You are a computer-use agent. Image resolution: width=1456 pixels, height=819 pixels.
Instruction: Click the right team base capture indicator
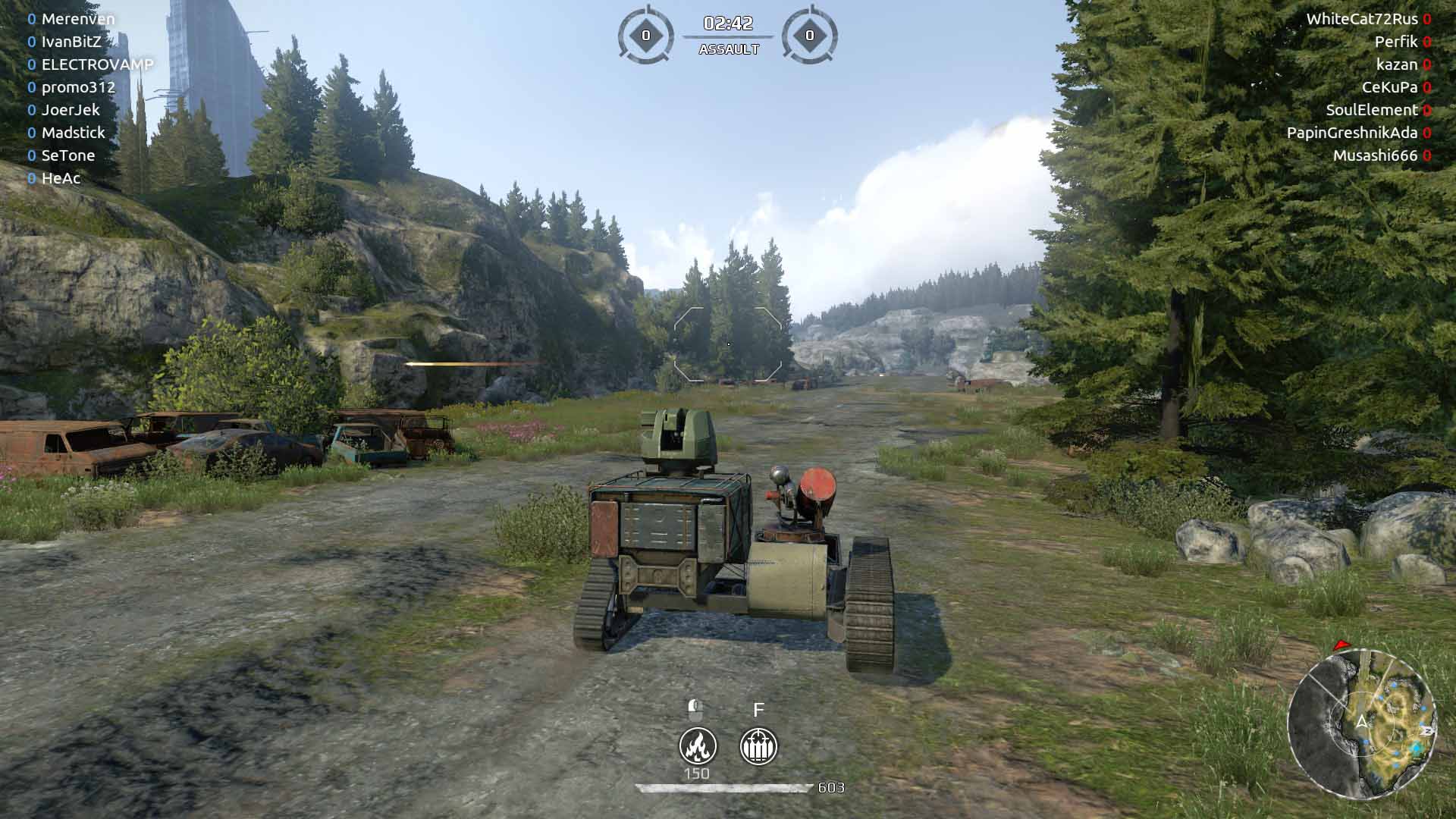tap(809, 35)
